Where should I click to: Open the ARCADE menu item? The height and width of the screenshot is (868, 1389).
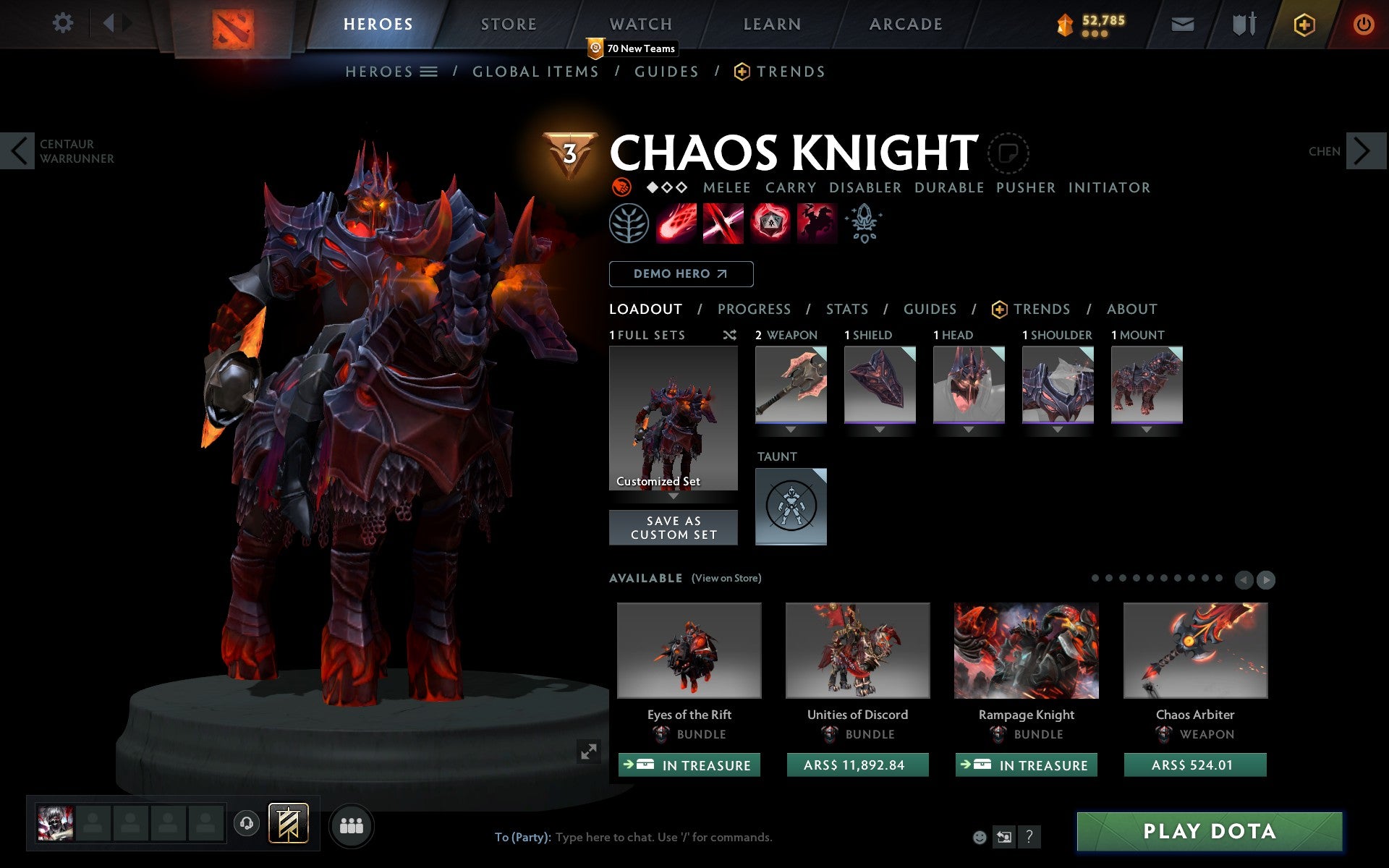tap(904, 23)
